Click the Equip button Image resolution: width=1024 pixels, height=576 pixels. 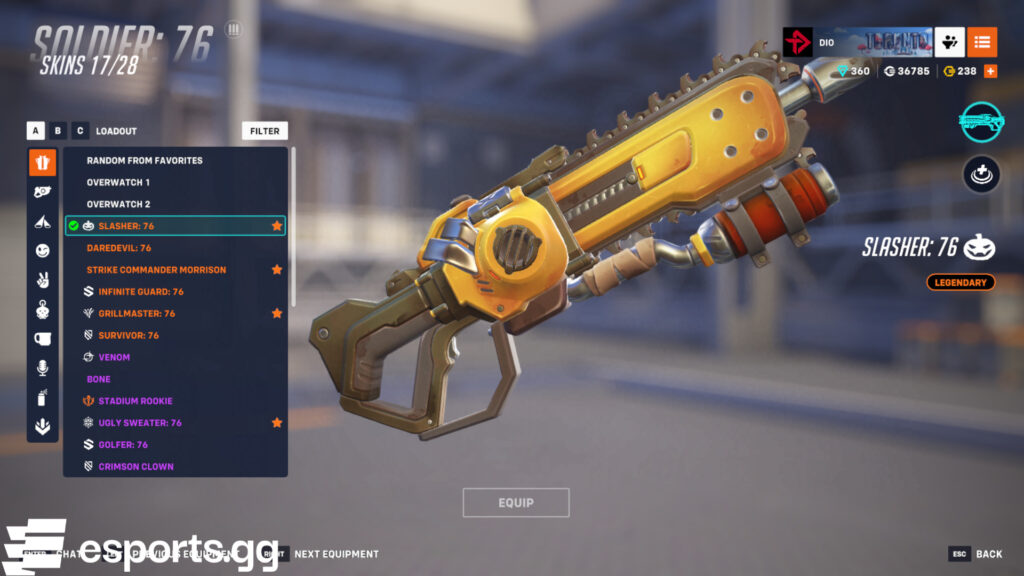coord(516,503)
